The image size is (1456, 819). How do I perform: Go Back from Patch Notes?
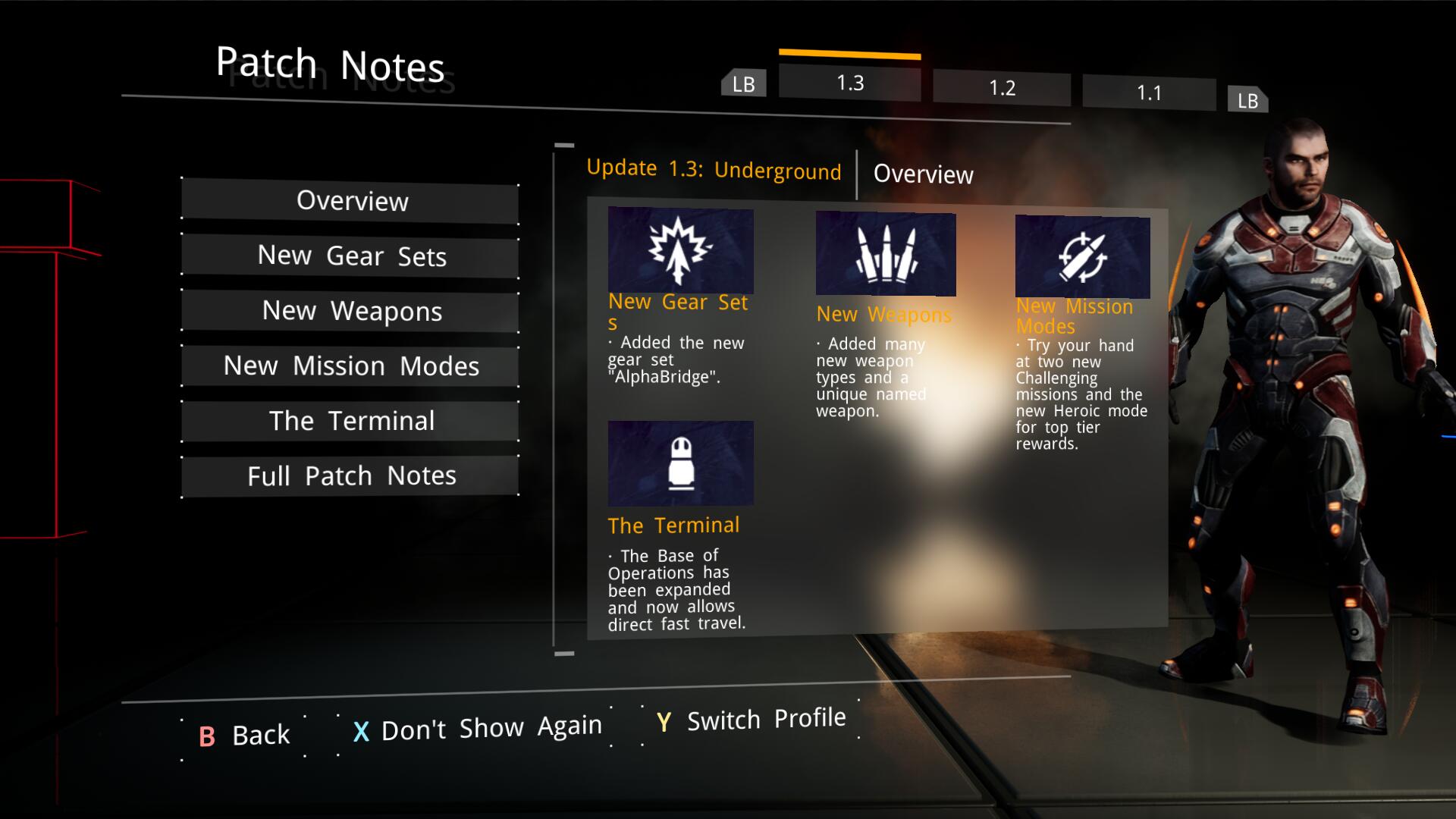click(244, 735)
